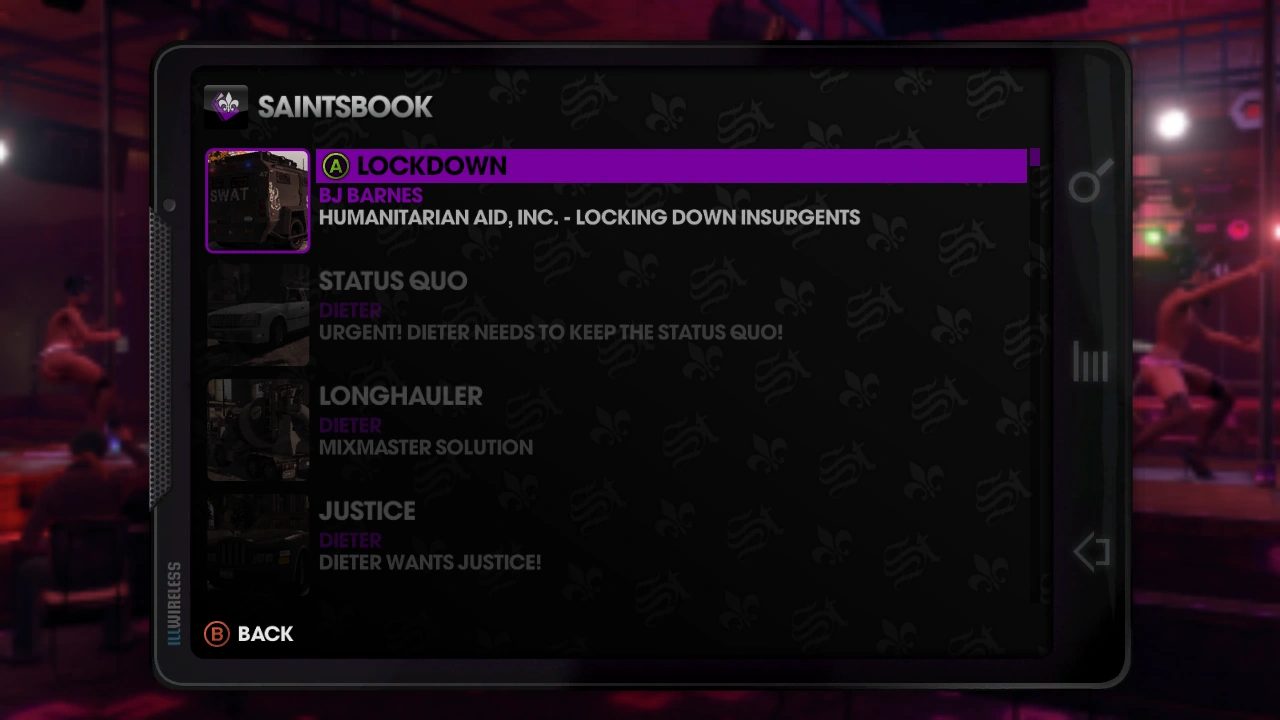
Task: Click the scrollbar indicator beside Lockdown
Action: [1036, 158]
